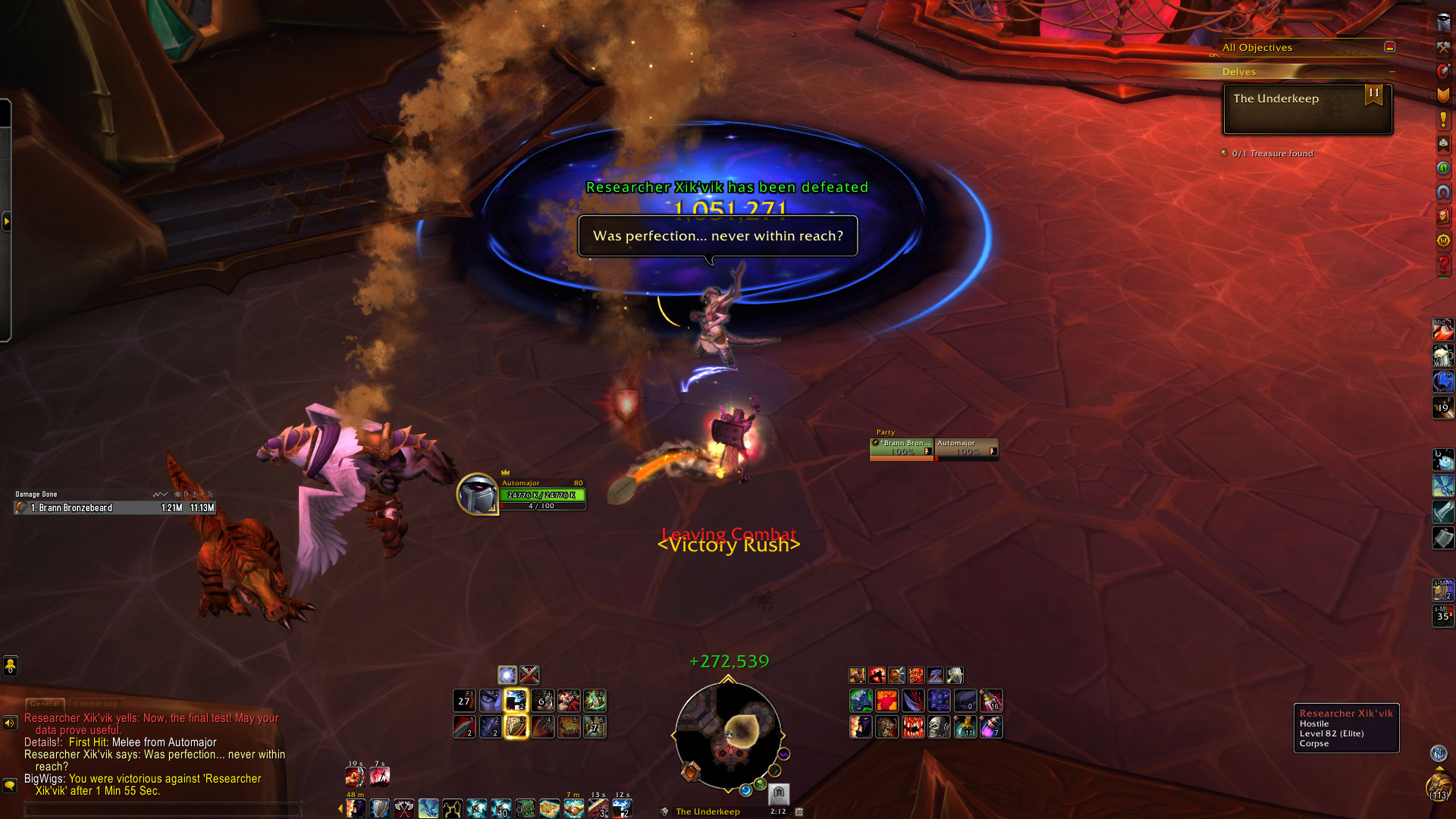This screenshot has width=1456, height=819.
Task: Click the handshake icon in the bottom bar
Action: pos(574,808)
